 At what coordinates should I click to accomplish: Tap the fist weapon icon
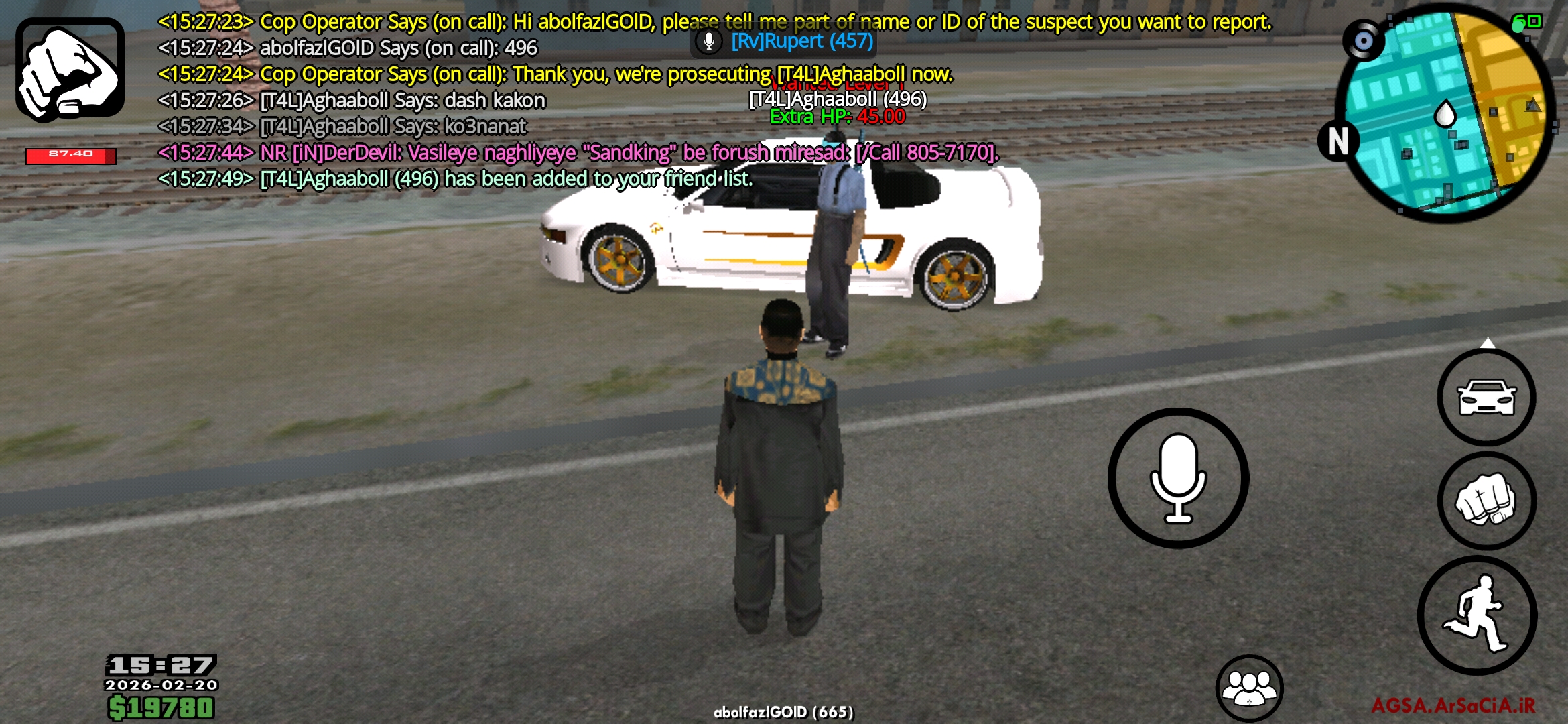coord(70,70)
